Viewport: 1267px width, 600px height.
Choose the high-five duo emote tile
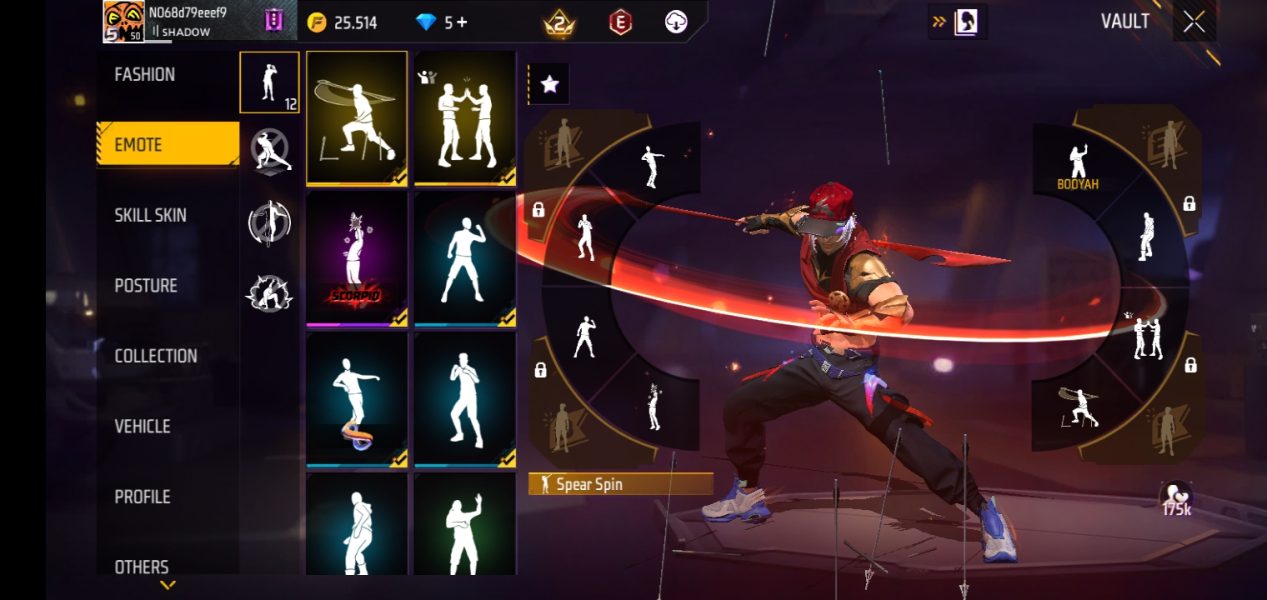(x=465, y=118)
